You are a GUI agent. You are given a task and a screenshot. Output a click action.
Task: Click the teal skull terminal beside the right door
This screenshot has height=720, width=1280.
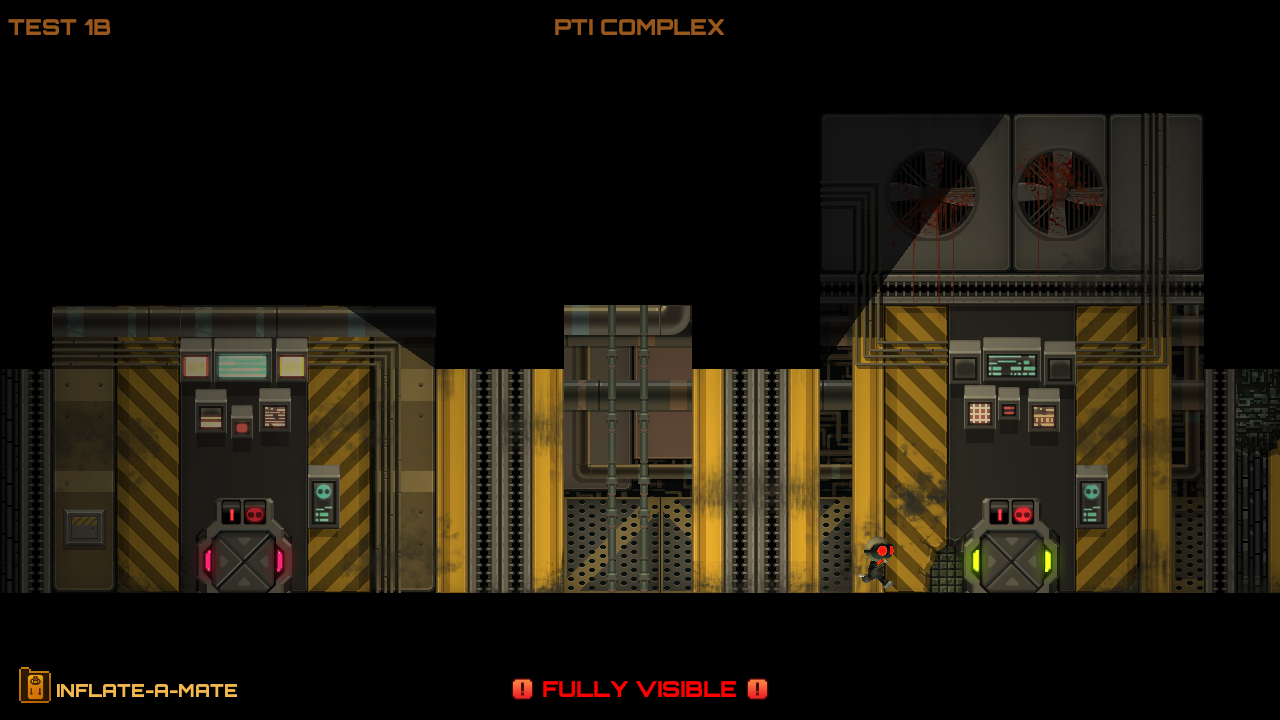pyautogui.click(x=1091, y=493)
